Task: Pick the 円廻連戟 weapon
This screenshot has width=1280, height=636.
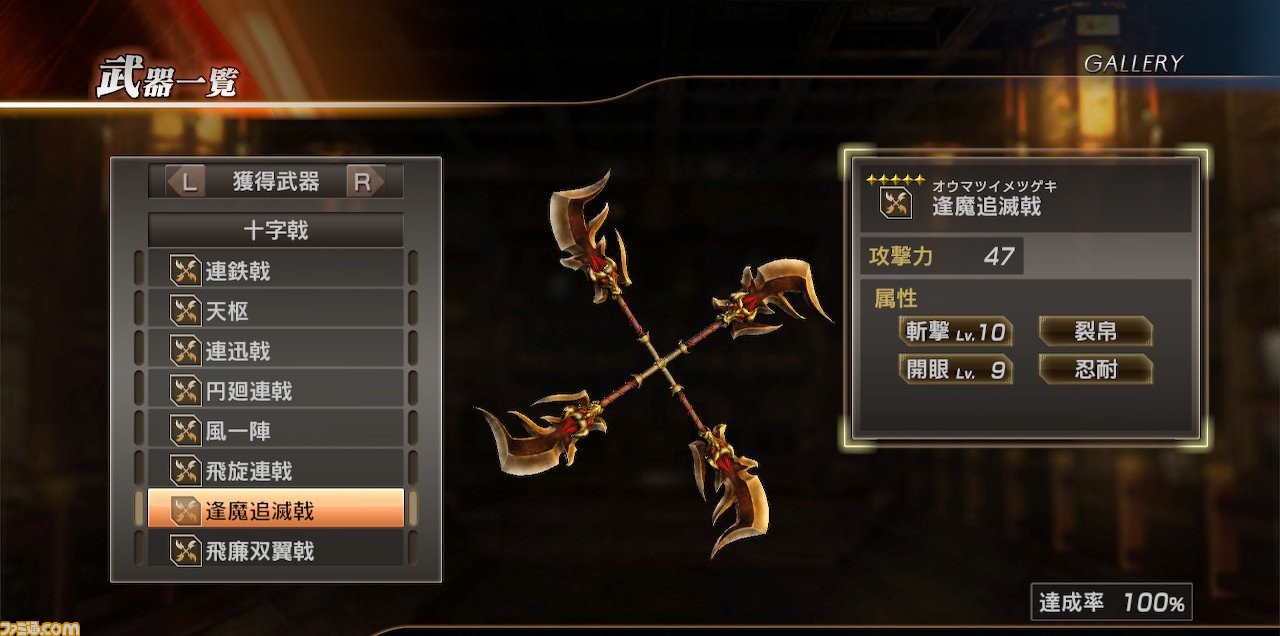Action: (x=276, y=391)
